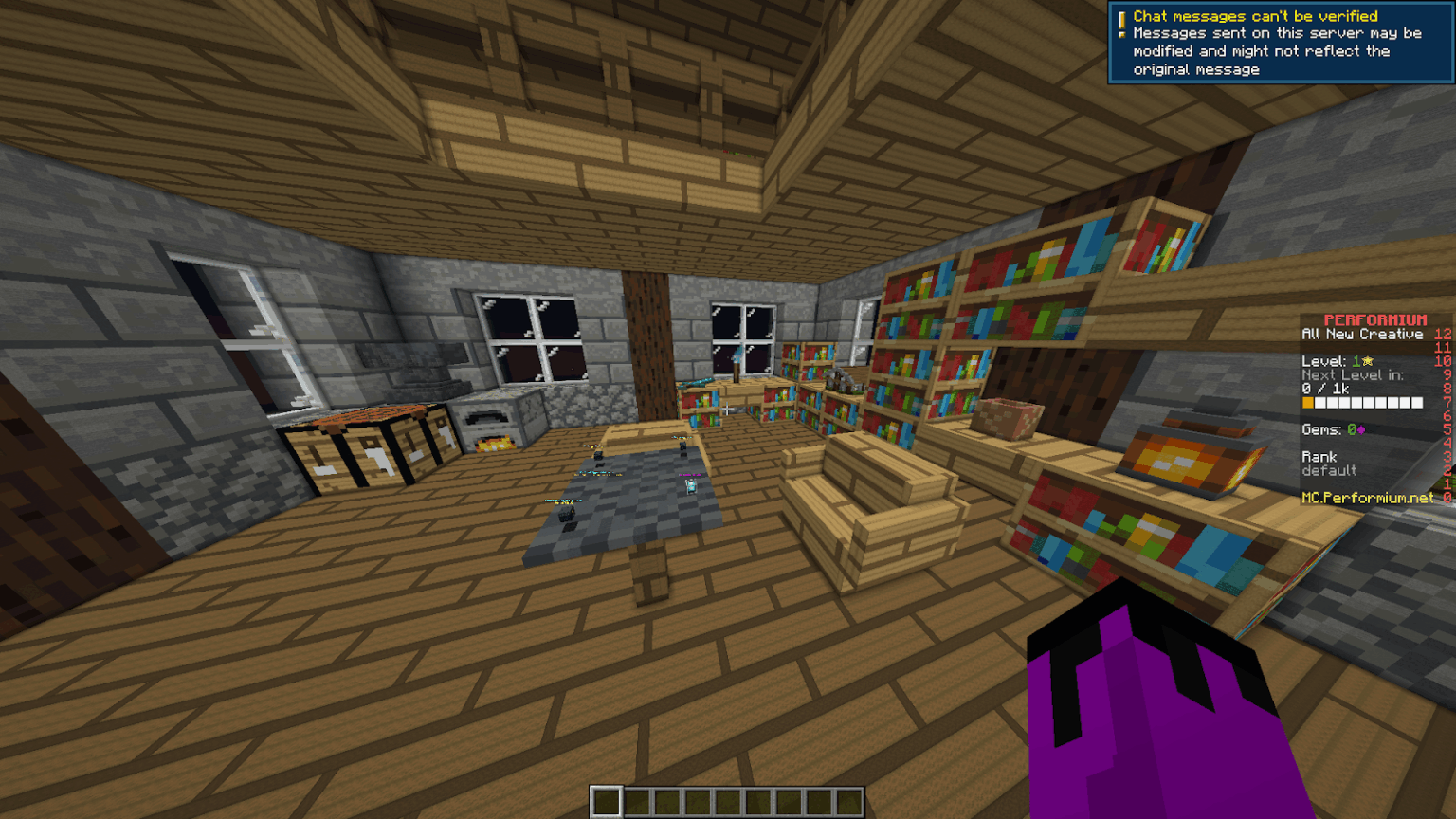Click the orange segment of the level progress bar

pyautogui.click(x=1308, y=402)
